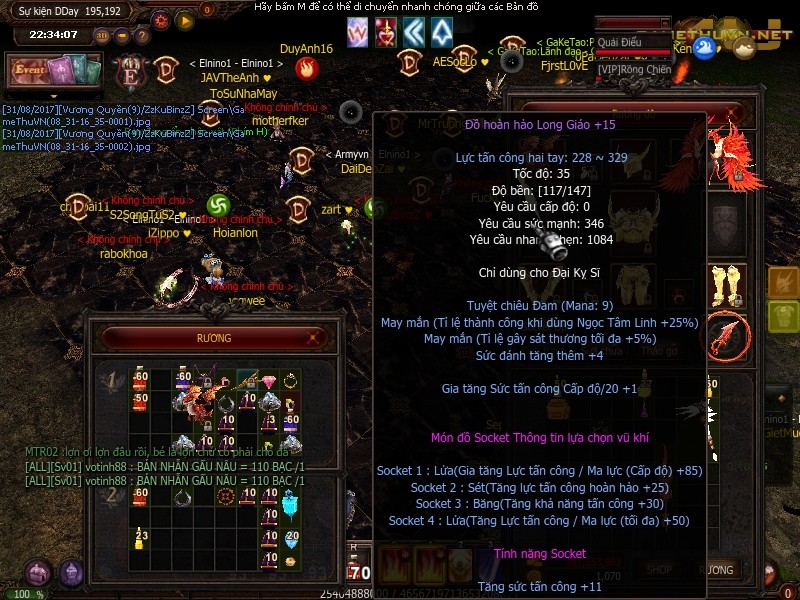Select the gold coin stack showing 23

coord(140,539)
